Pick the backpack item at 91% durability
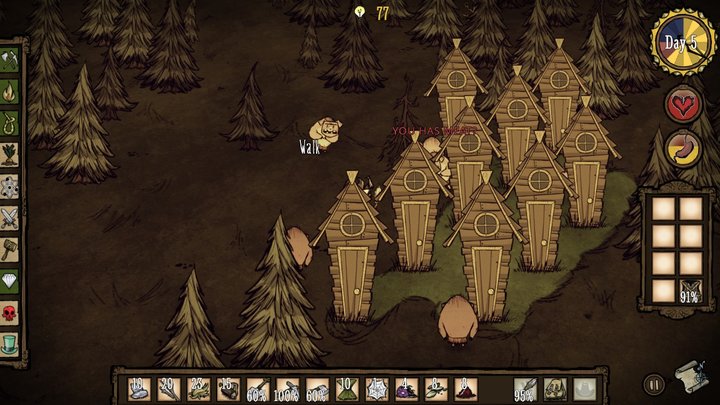 pos(688,290)
